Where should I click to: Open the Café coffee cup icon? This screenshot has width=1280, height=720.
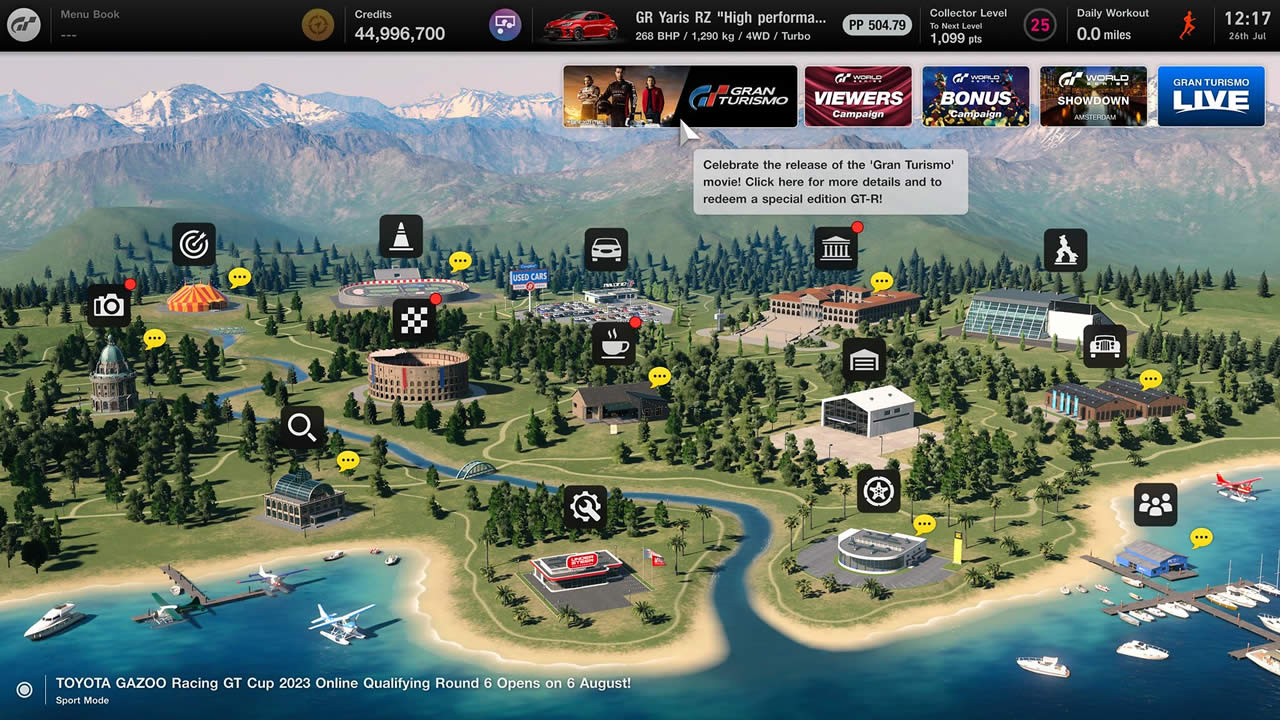point(613,343)
